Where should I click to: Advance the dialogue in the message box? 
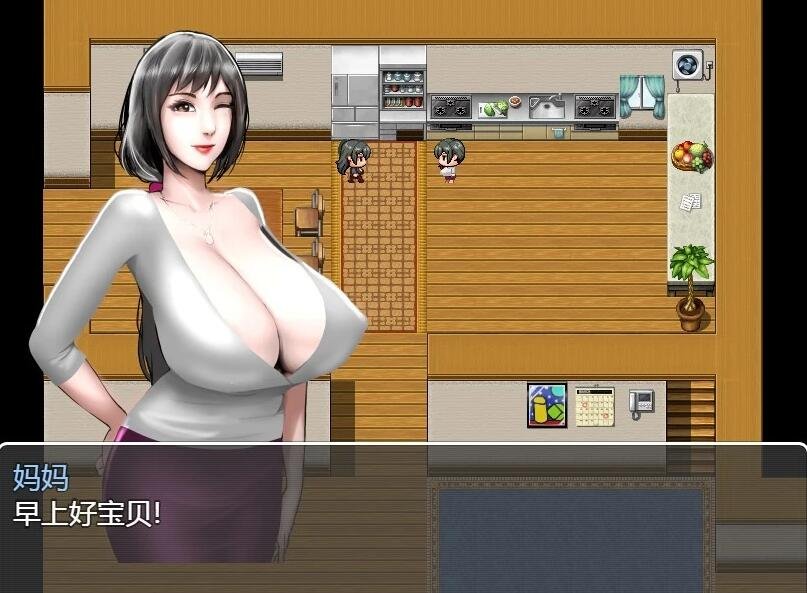(403, 517)
